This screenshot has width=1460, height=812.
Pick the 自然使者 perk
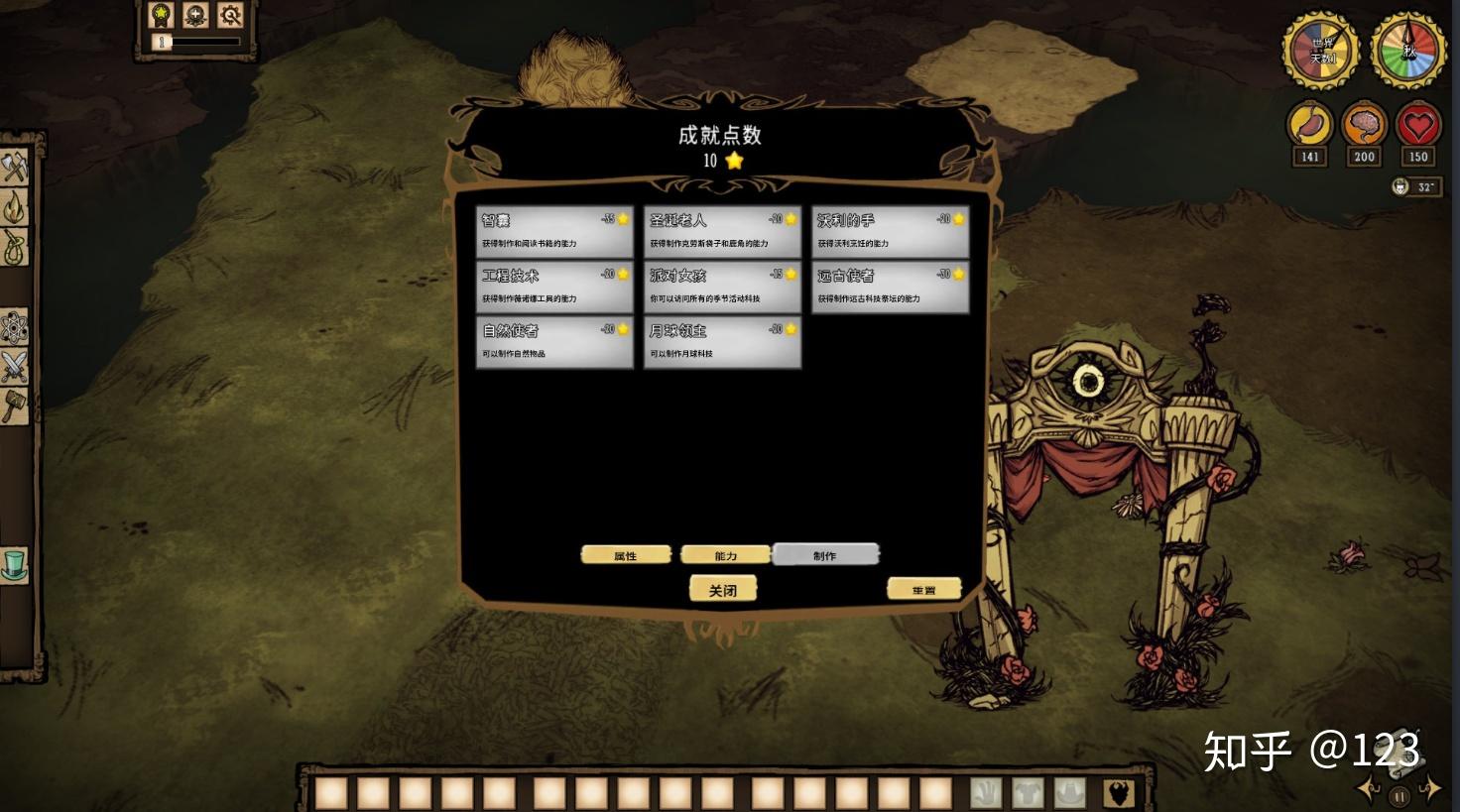[554, 342]
